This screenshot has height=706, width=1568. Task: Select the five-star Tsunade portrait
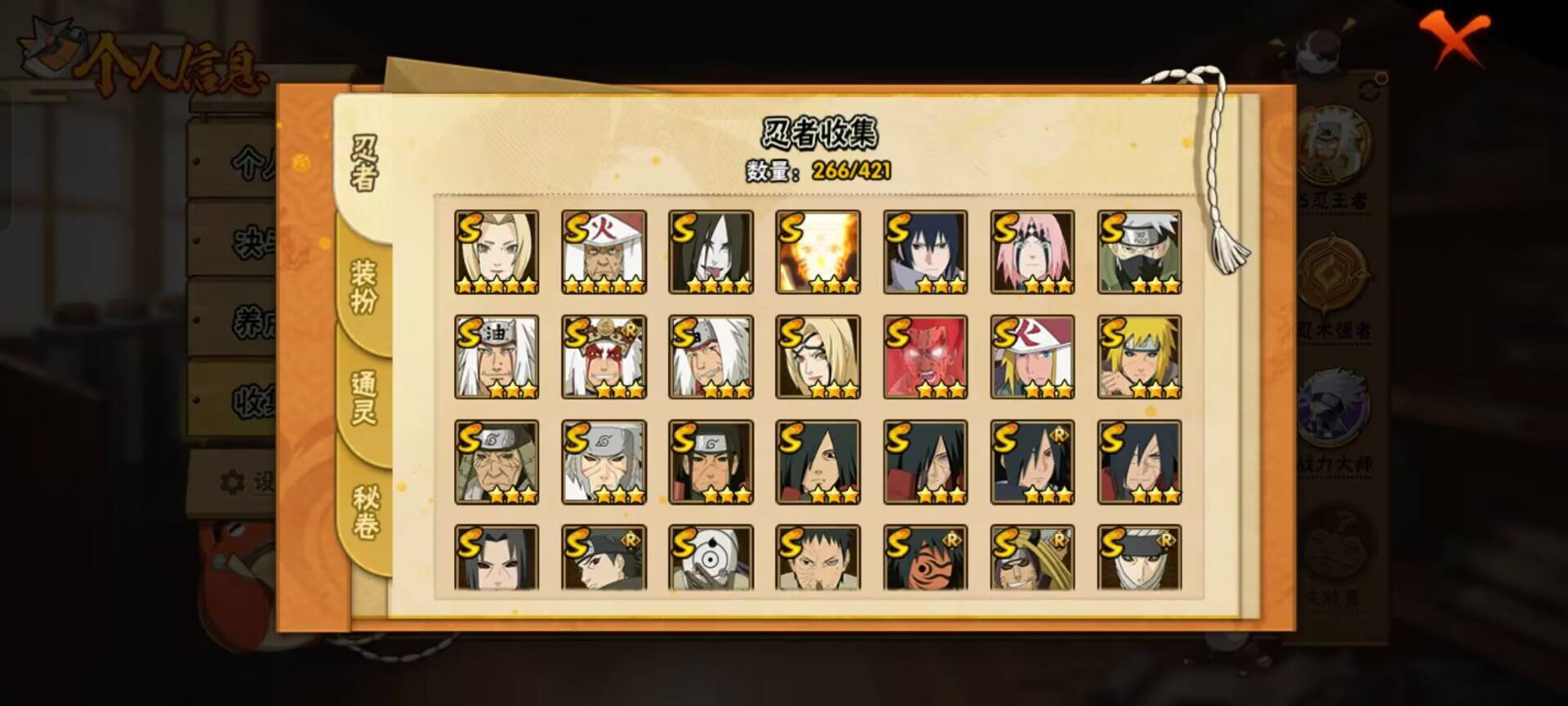[495, 249]
